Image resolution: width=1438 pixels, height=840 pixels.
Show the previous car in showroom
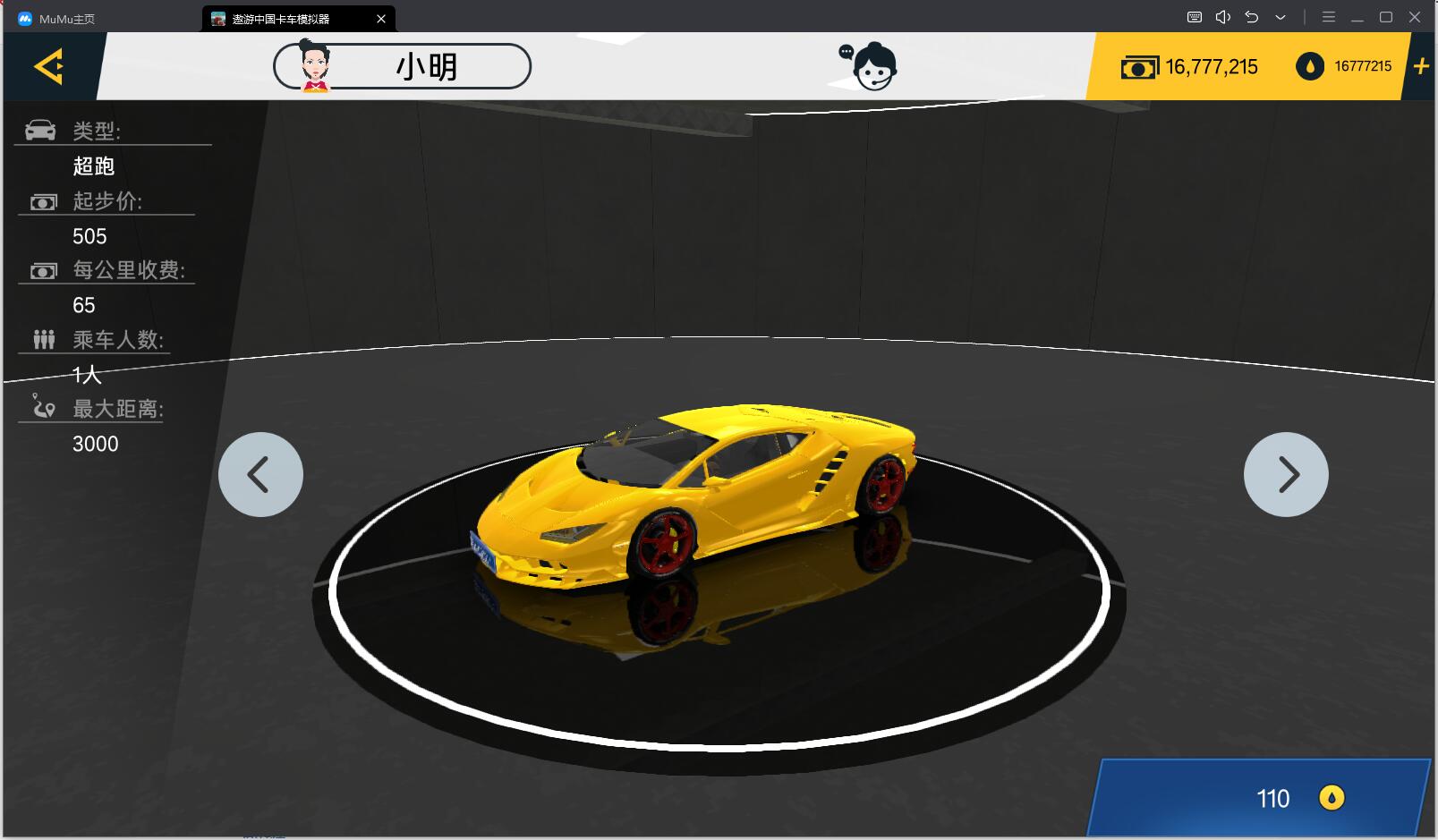coord(260,474)
